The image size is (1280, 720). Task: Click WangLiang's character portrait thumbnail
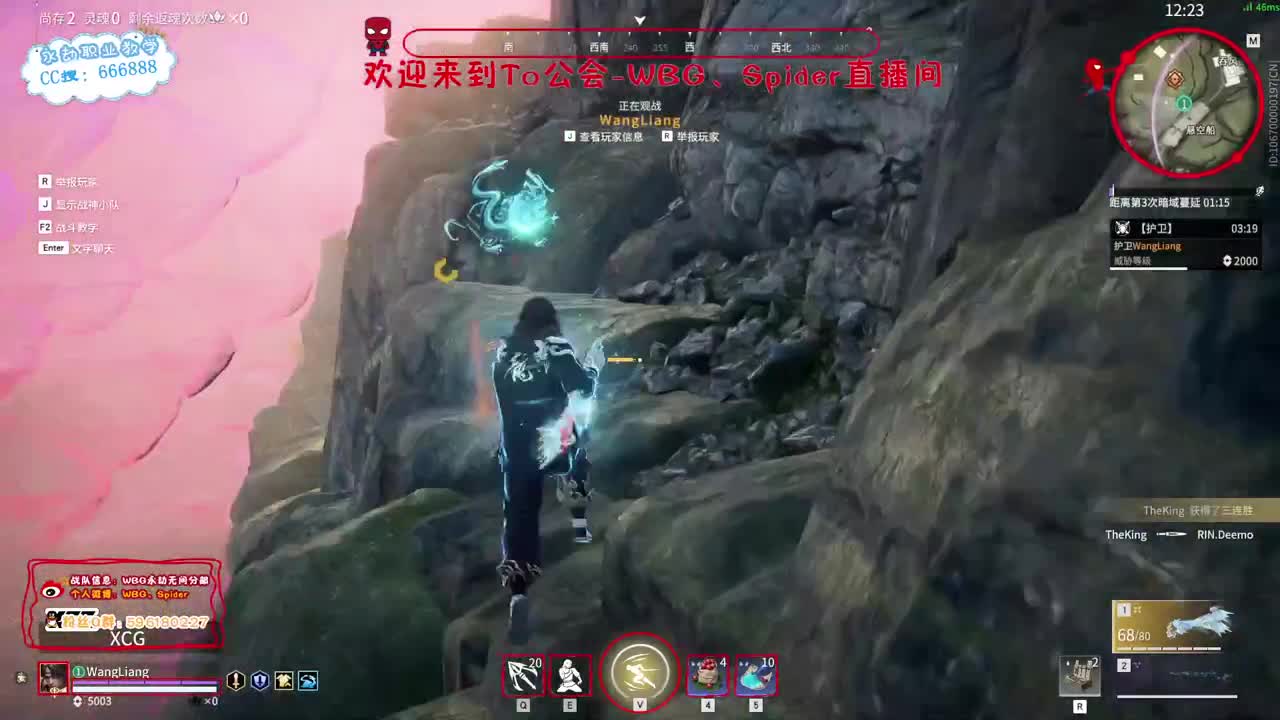click(x=51, y=679)
